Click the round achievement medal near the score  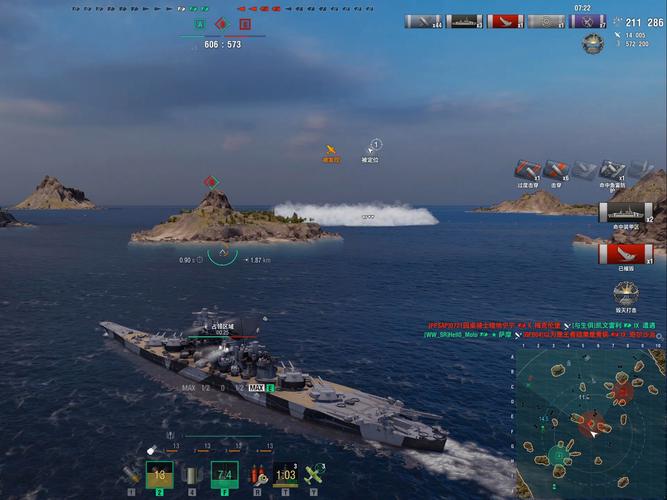(592, 44)
